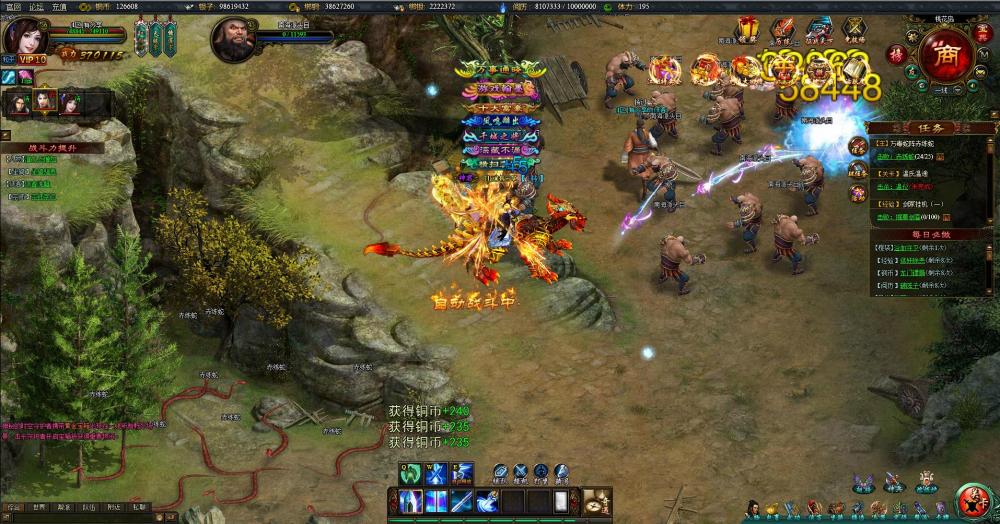The width and height of the screenshot is (1000, 524).
Task: Open the 每日必做 daily tasks header
Action: [931, 234]
